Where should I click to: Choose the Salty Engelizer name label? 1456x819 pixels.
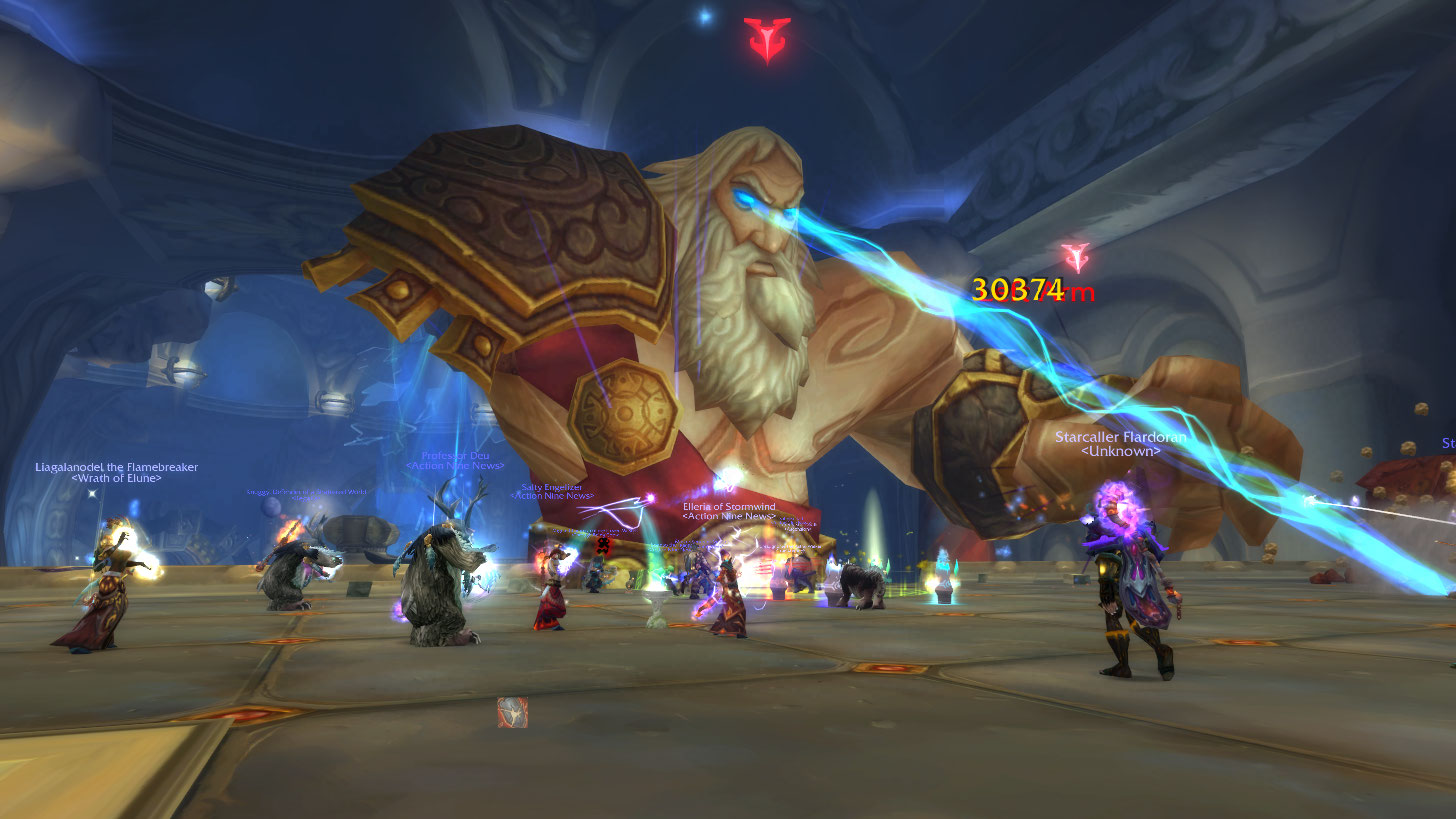click(x=551, y=488)
